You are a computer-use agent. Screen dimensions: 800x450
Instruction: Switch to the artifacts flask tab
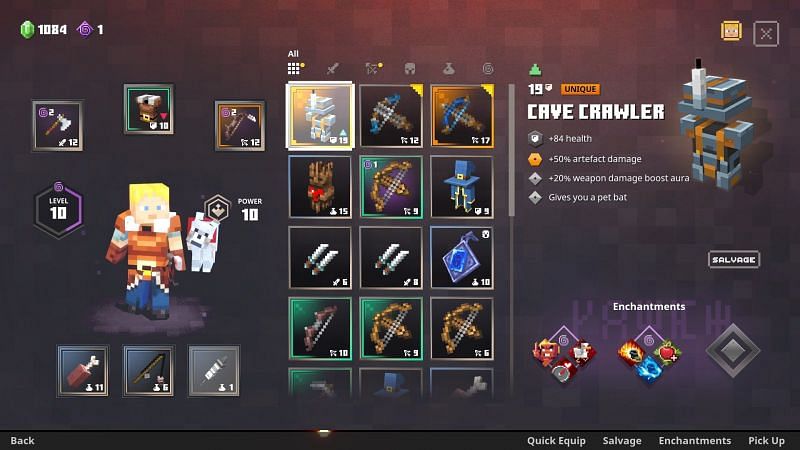[x=448, y=68]
